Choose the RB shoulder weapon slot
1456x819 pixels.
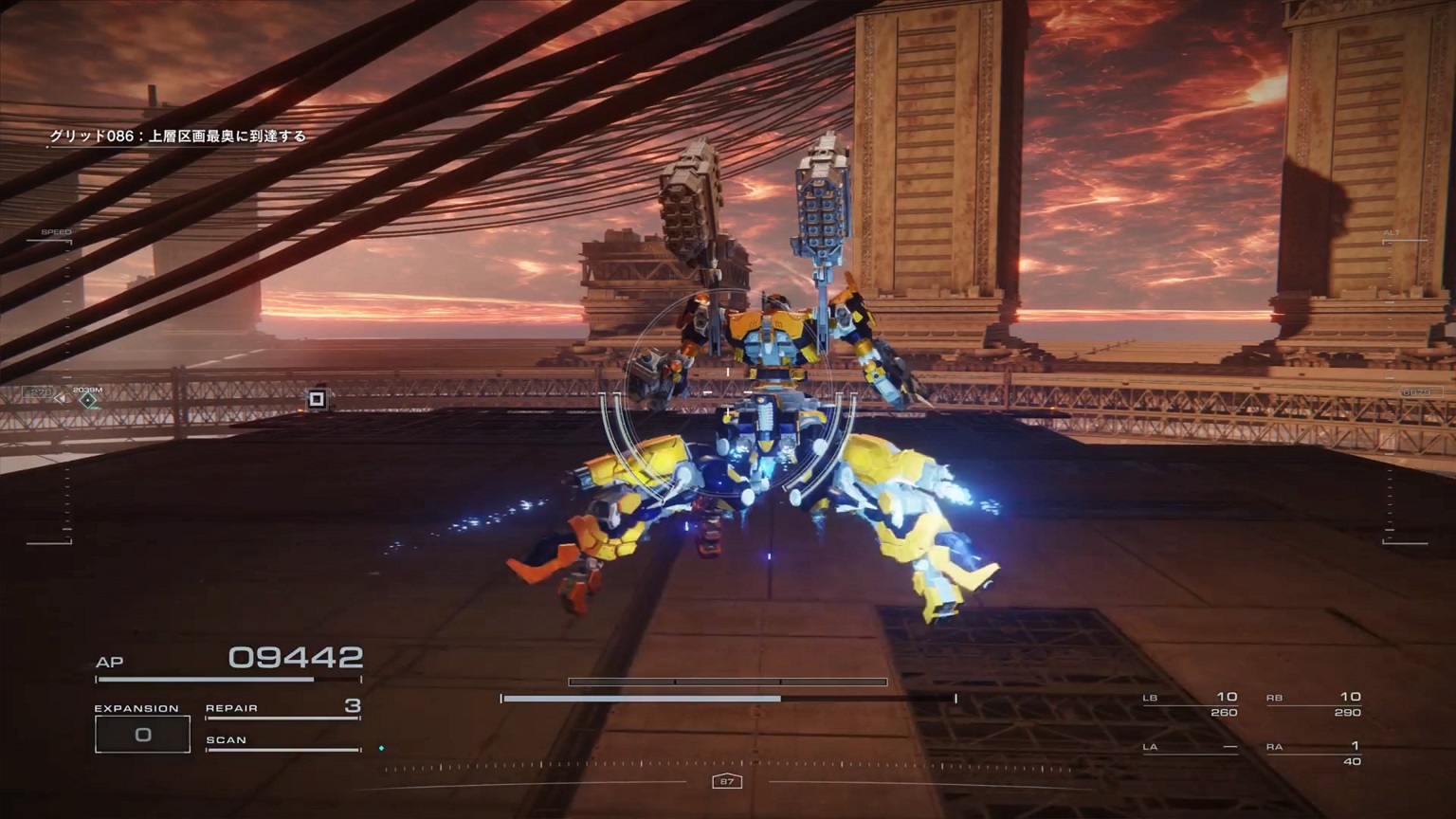click(1314, 704)
